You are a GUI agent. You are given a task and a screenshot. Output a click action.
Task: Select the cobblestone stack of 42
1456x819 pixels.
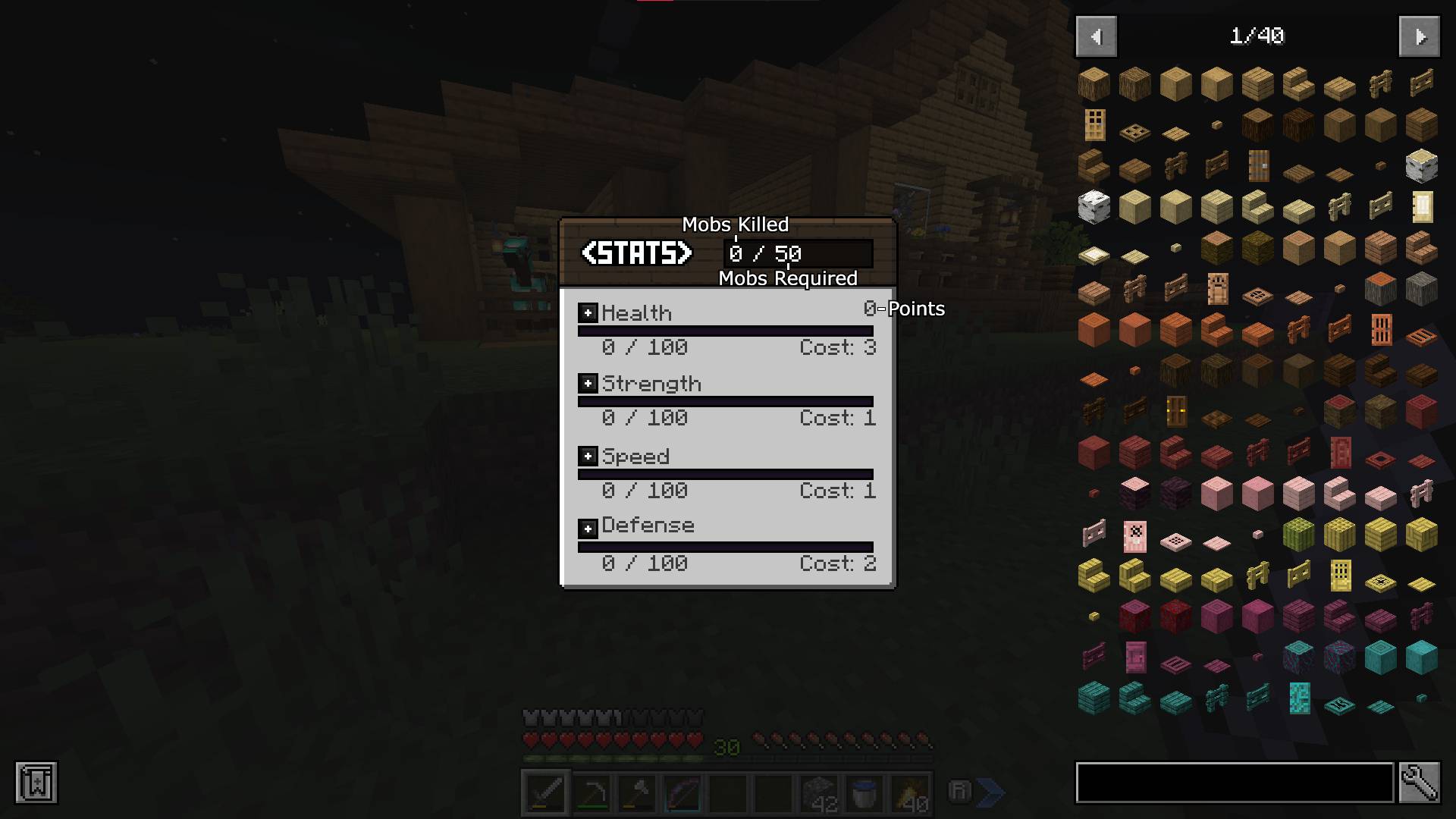[x=819, y=792]
